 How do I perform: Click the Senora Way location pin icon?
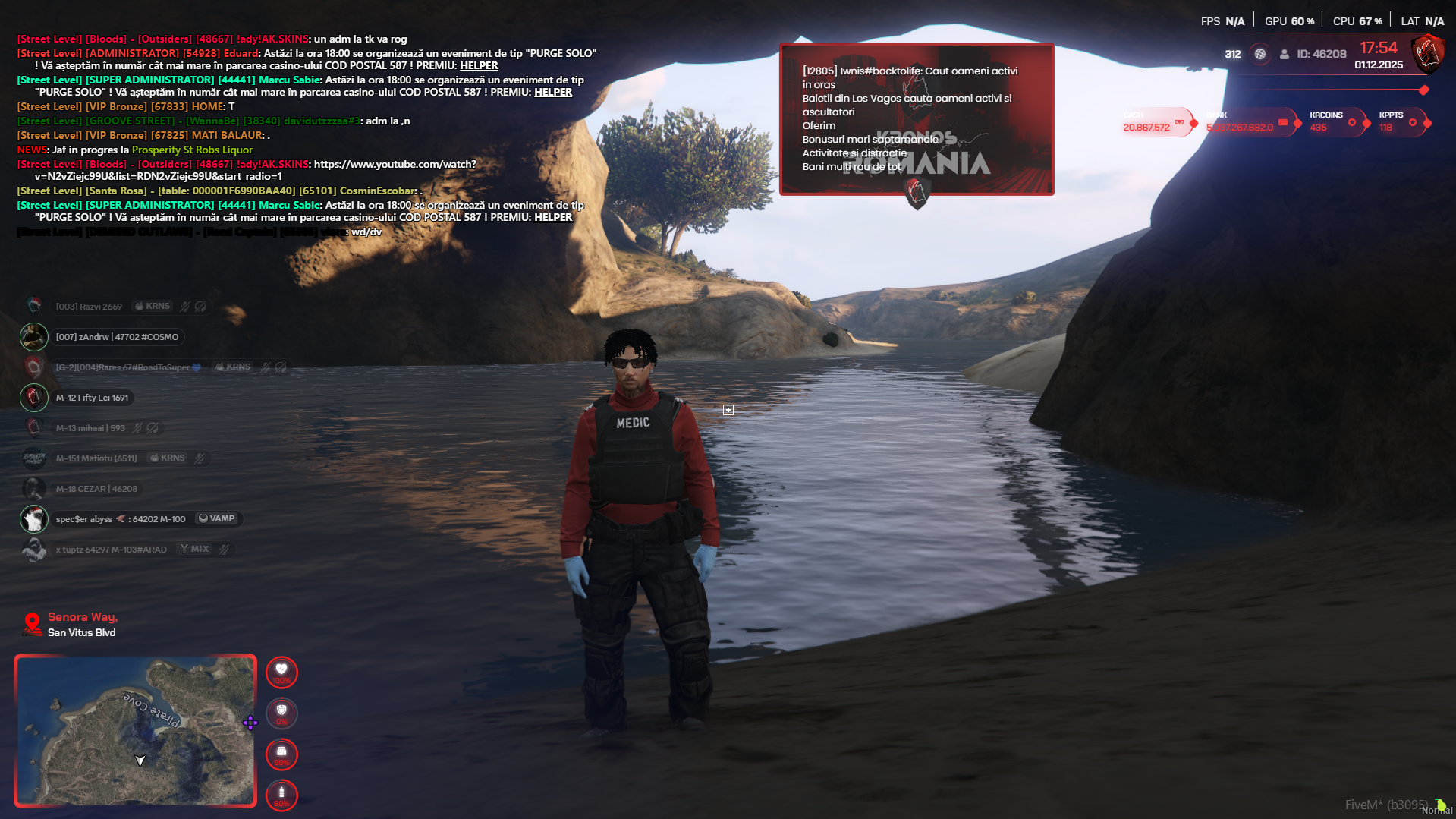pyautogui.click(x=32, y=623)
